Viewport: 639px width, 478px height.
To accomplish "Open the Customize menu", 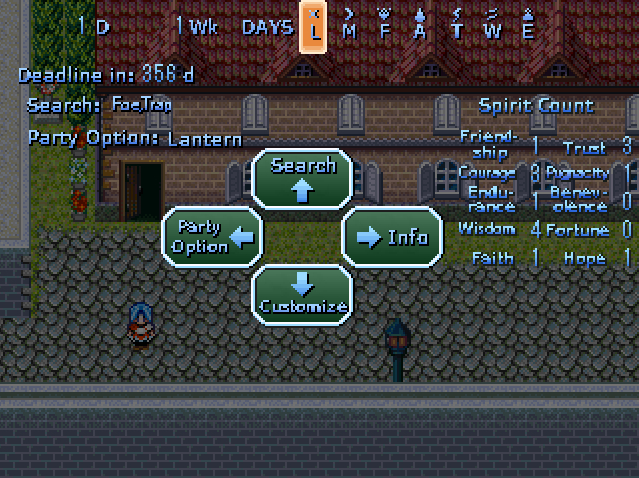I will (x=302, y=294).
